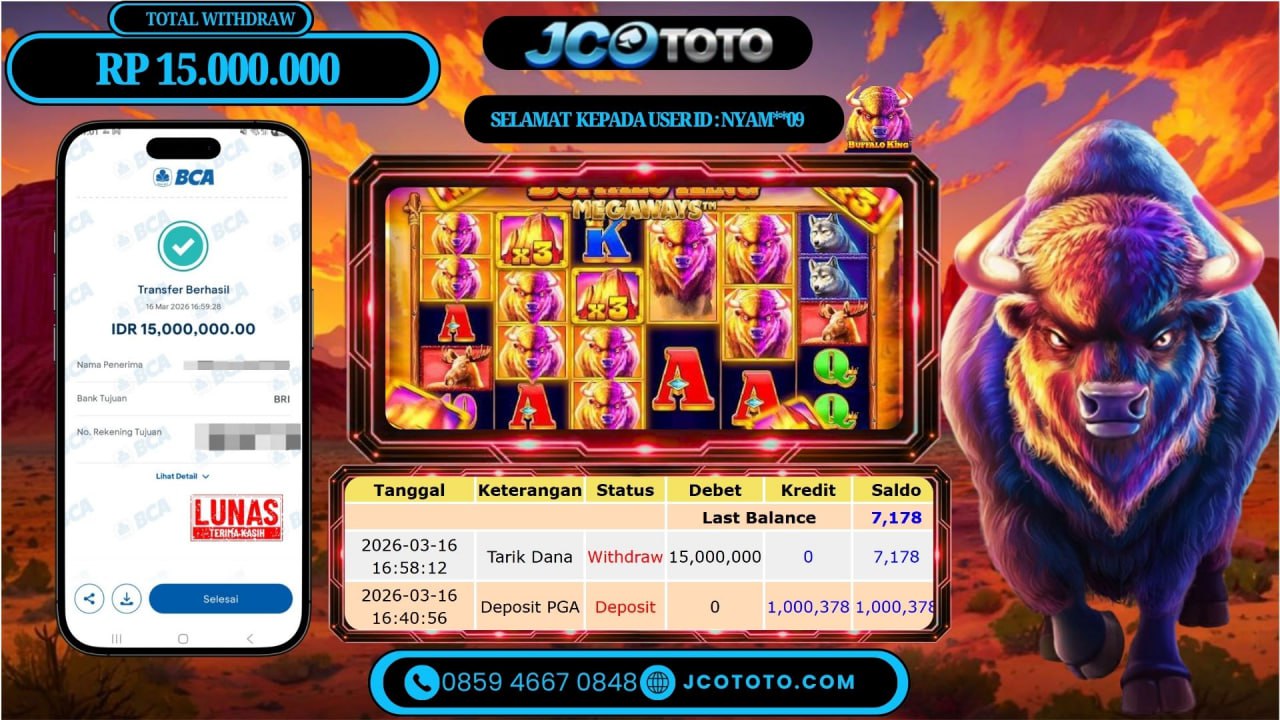Click the Tanggal column header
The image size is (1280, 720).
pyautogui.click(x=410, y=490)
